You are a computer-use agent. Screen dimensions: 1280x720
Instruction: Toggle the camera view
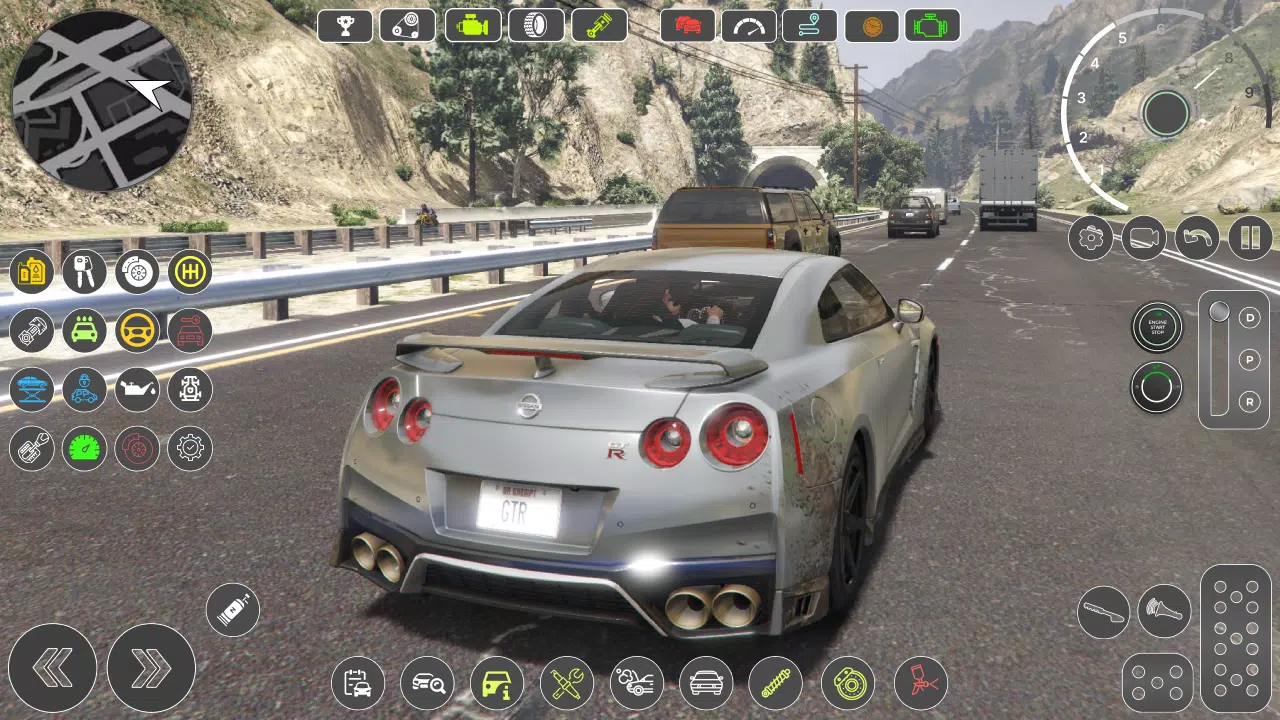pyautogui.click(x=1143, y=239)
